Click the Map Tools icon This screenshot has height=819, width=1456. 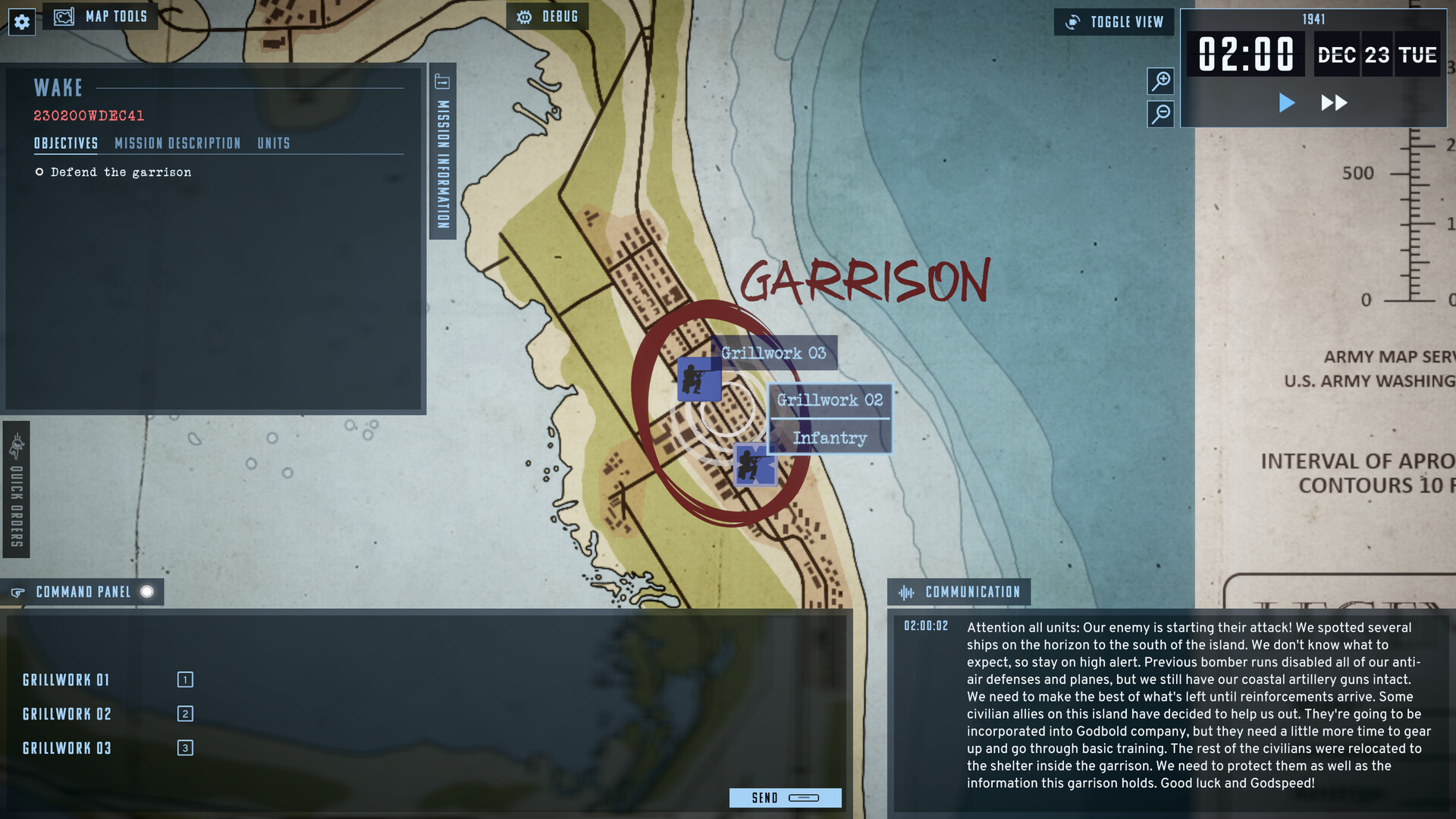point(64,15)
